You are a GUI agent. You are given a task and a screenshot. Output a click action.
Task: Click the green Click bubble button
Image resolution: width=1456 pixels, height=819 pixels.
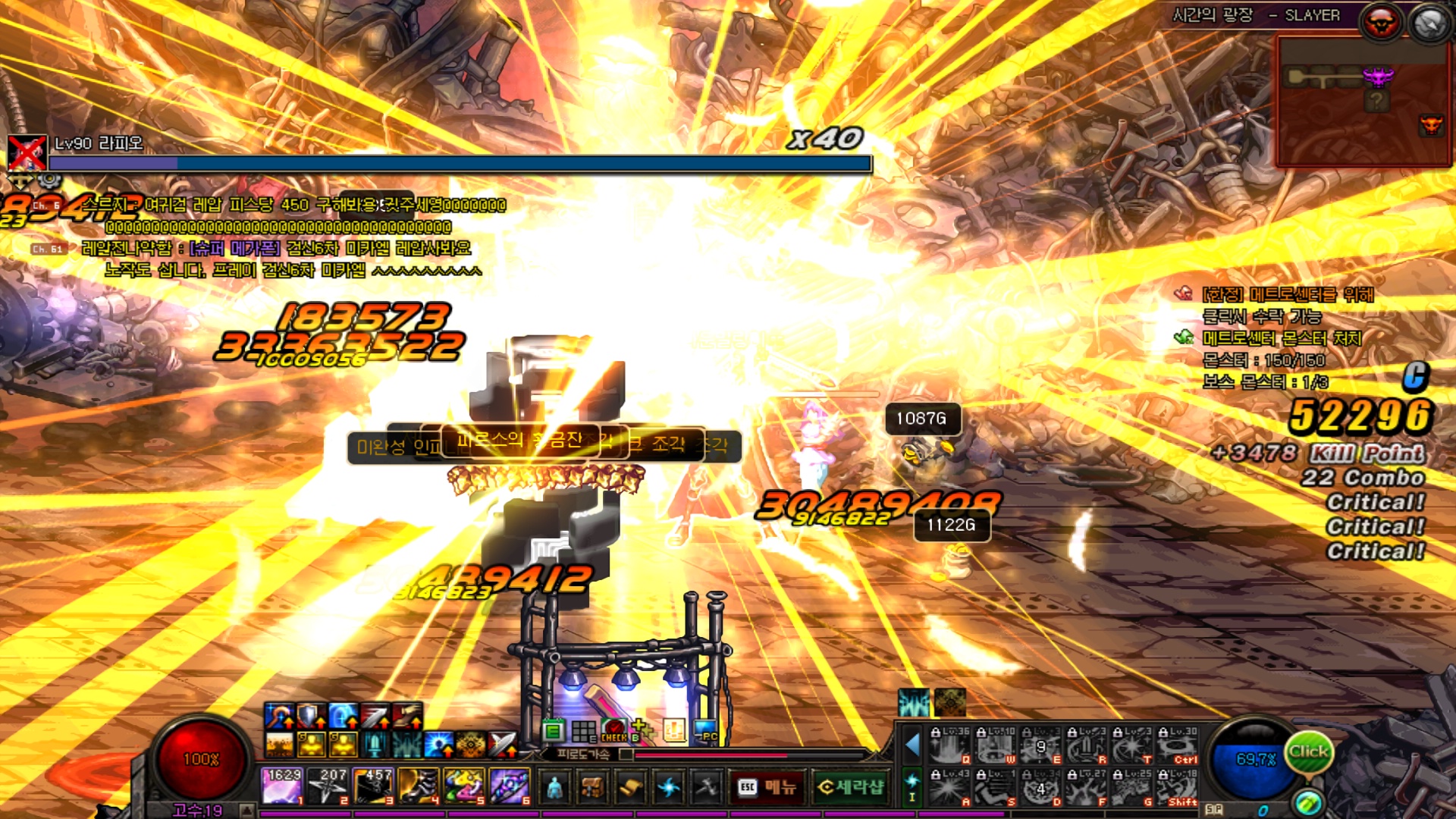(x=1308, y=752)
